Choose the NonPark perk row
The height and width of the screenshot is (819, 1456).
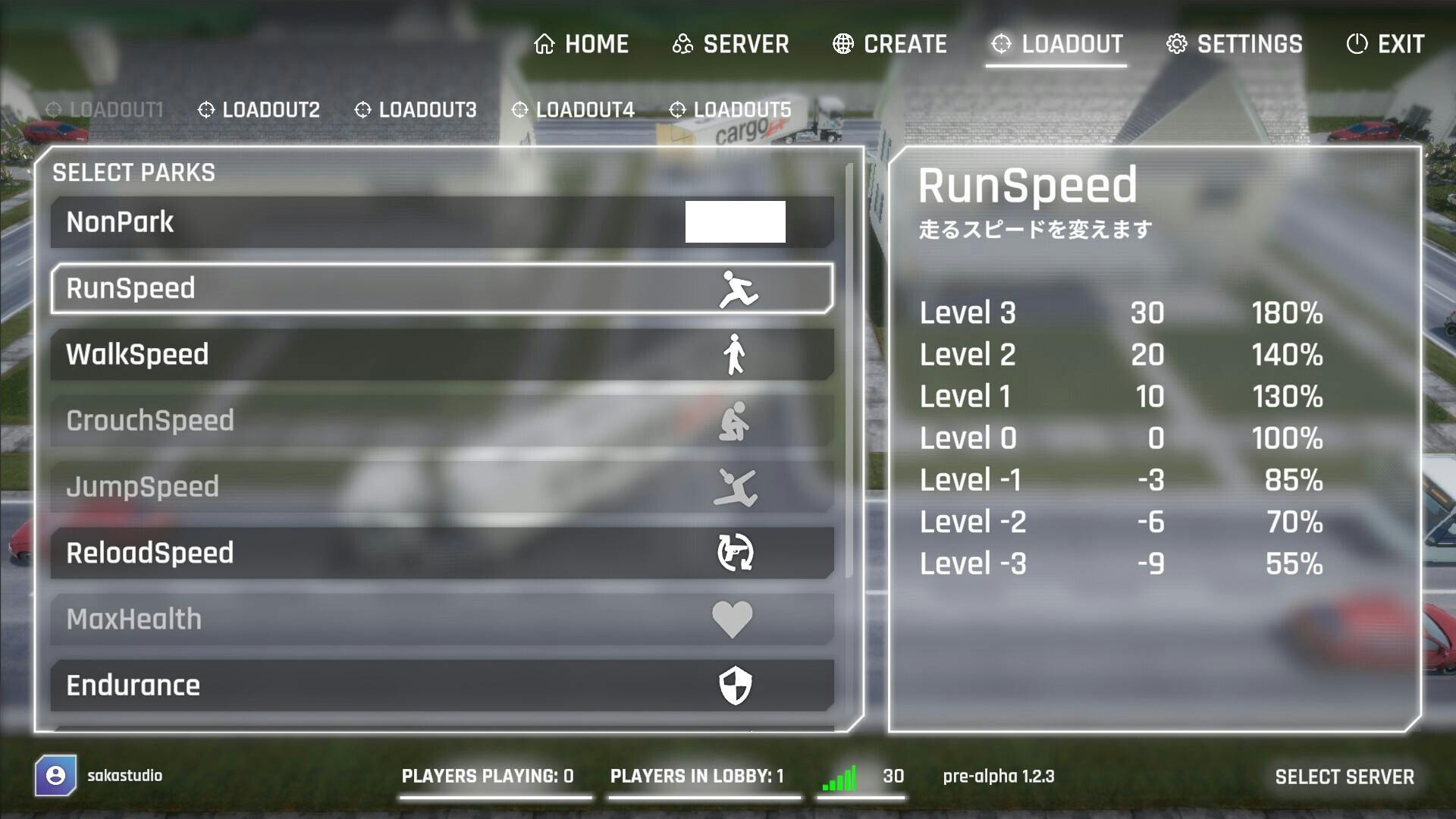pos(442,222)
